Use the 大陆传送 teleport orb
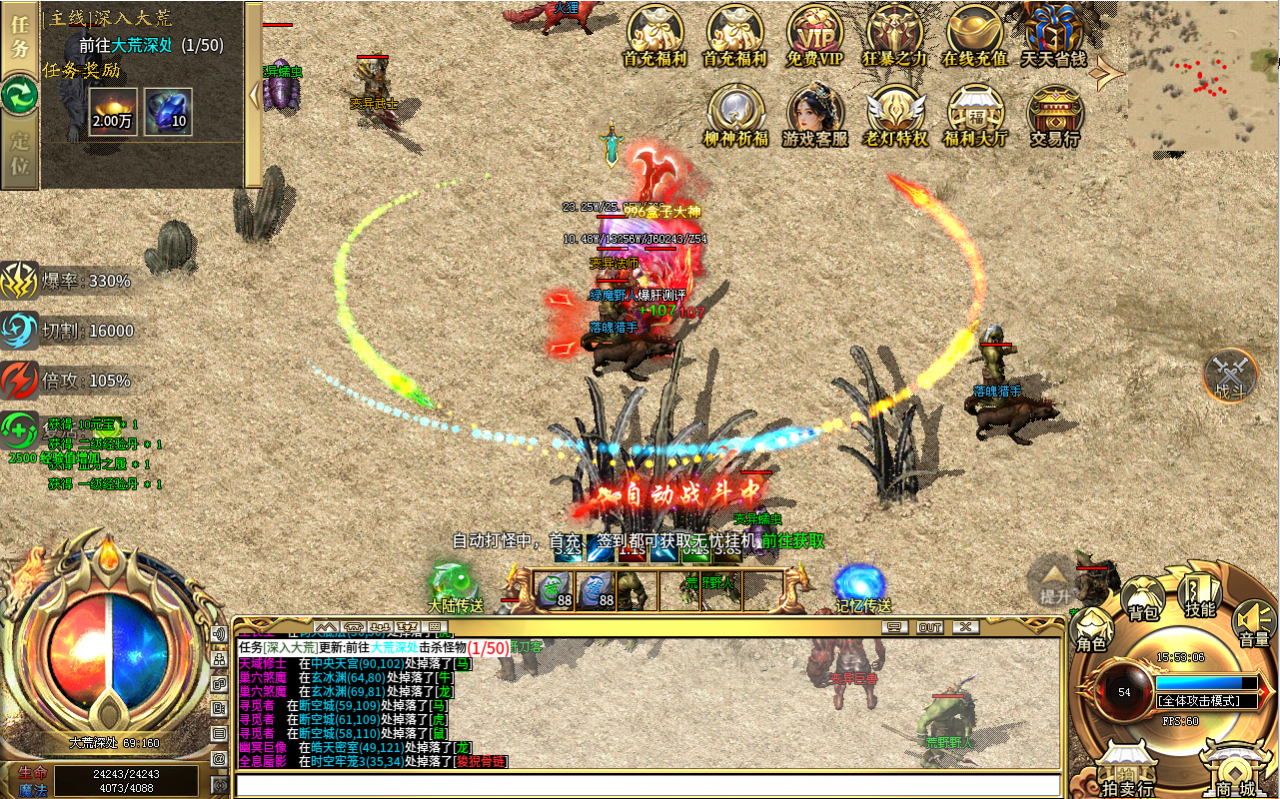 [455, 586]
